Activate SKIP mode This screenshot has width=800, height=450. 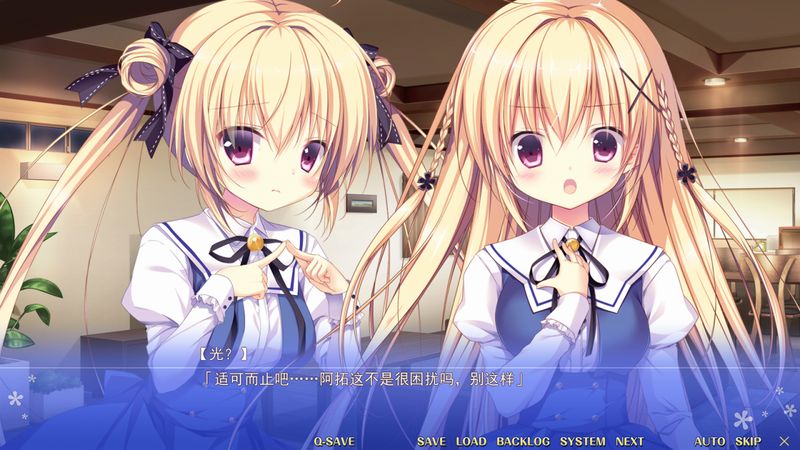tap(748, 441)
